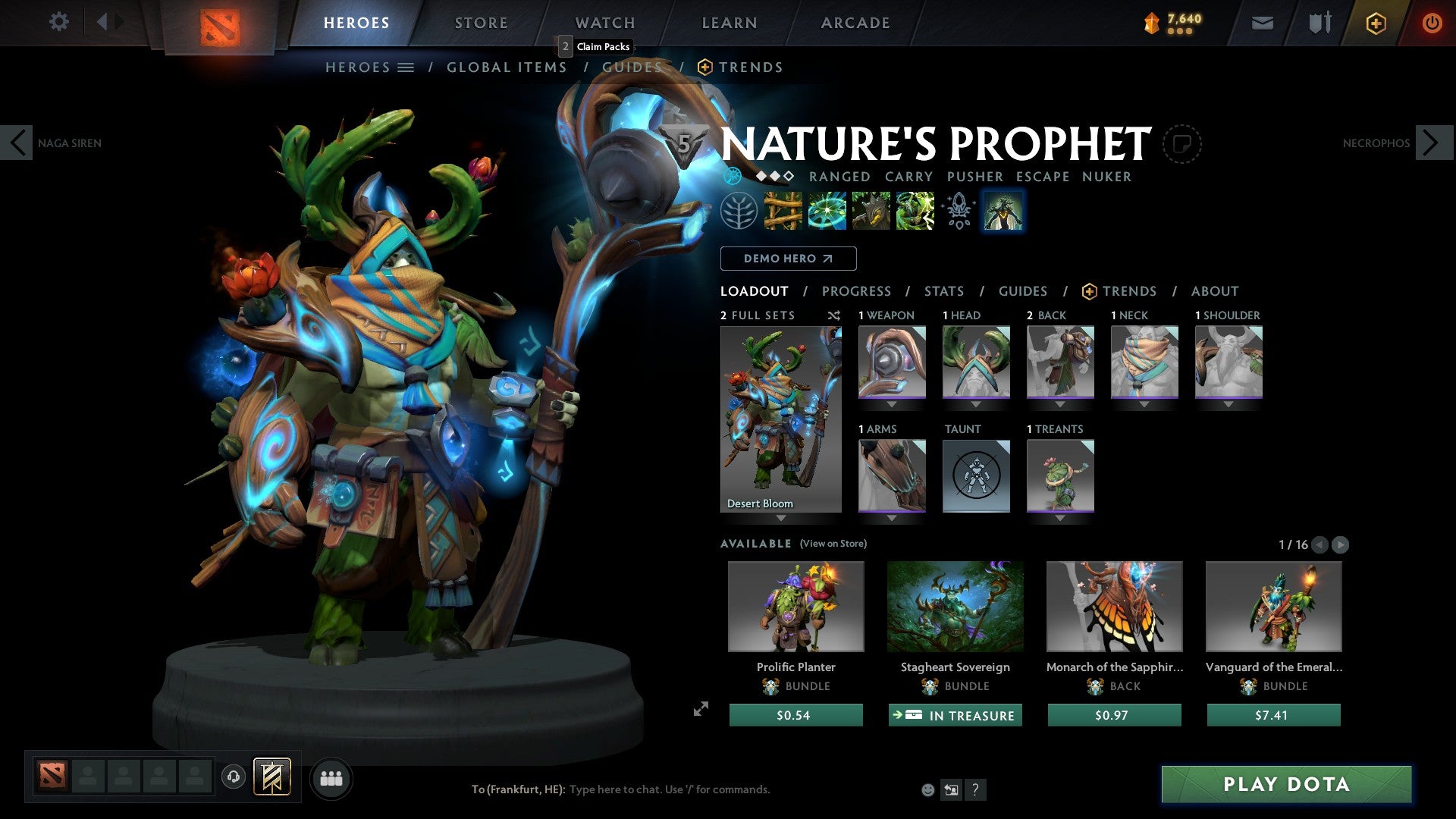Switch to the Progress tab
This screenshot has width=1456, height=819.
857,291
